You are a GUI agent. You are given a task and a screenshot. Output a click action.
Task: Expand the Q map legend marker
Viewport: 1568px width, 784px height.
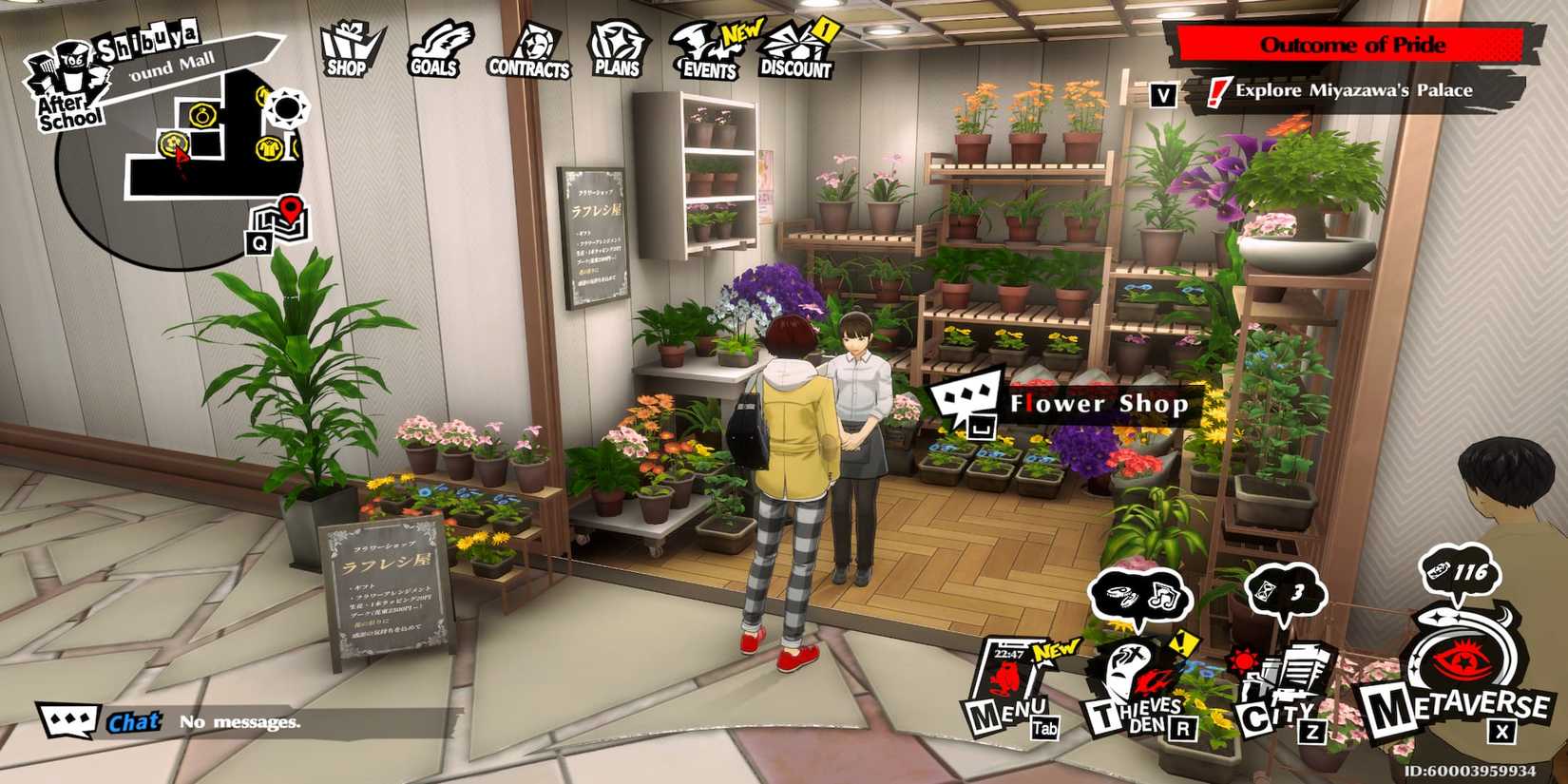(259, 245)
